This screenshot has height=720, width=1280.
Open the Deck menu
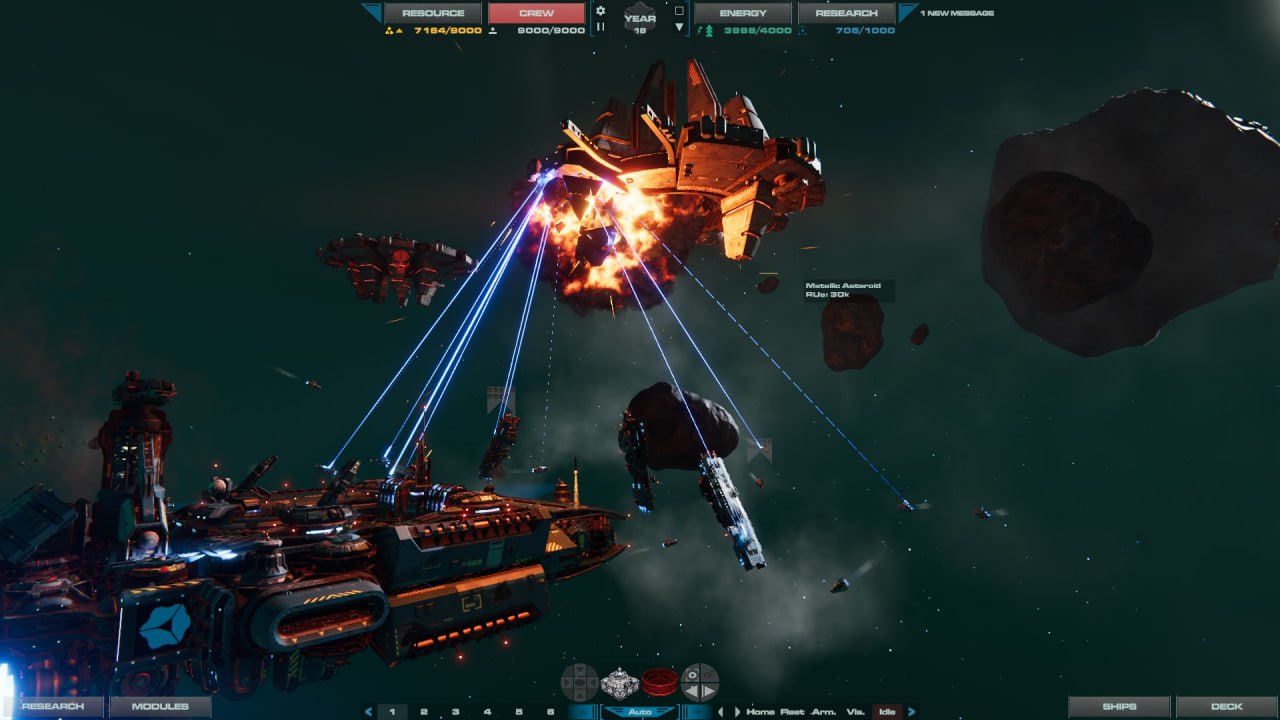tap(1226, 707)
